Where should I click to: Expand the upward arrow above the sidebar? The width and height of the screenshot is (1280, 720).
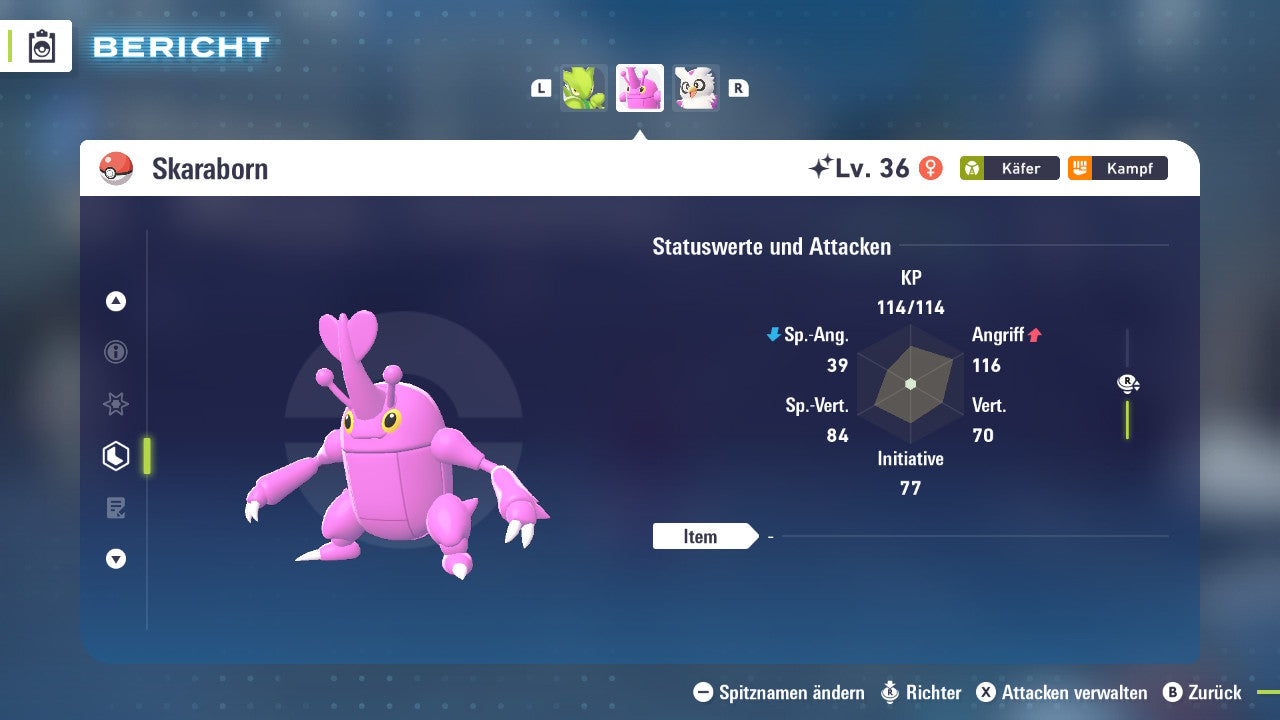click(115, 300)
